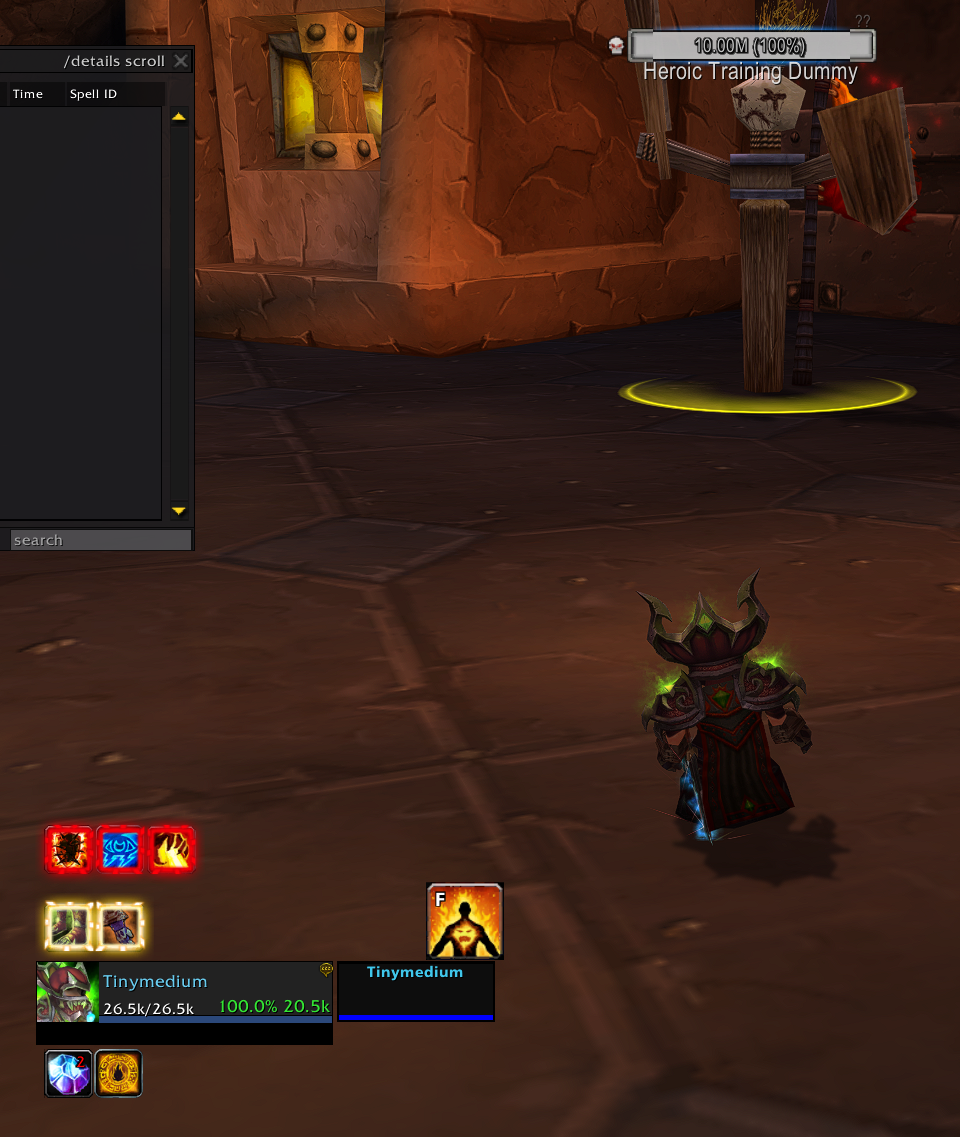This screenshot has height=1137, width=960.
Task: Click the scroll-up arrow in the details panel
Action: click(x=179, y=117)
